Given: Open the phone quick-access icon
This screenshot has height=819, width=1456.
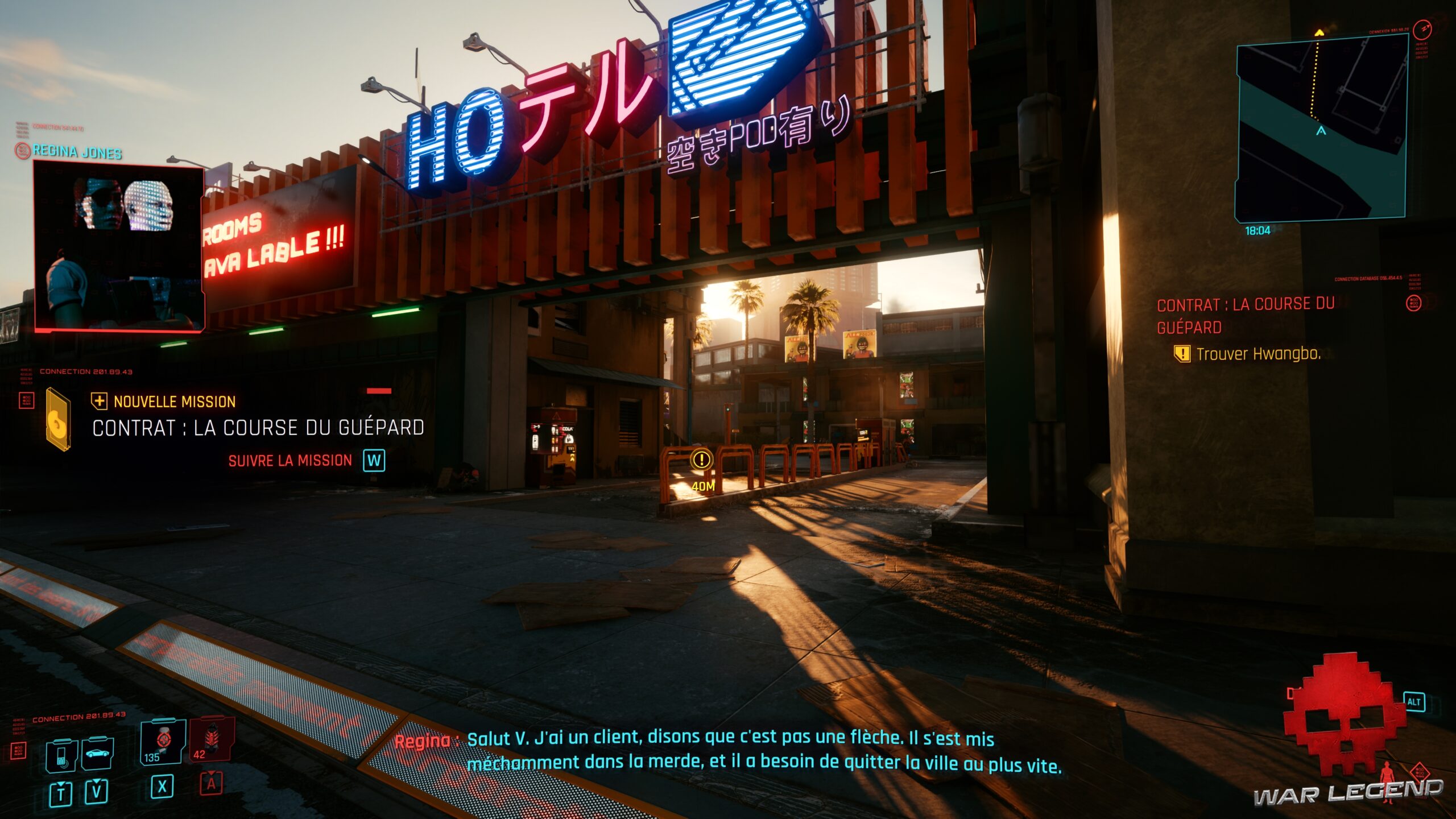Looking at the screenshot, I should 61,755.
